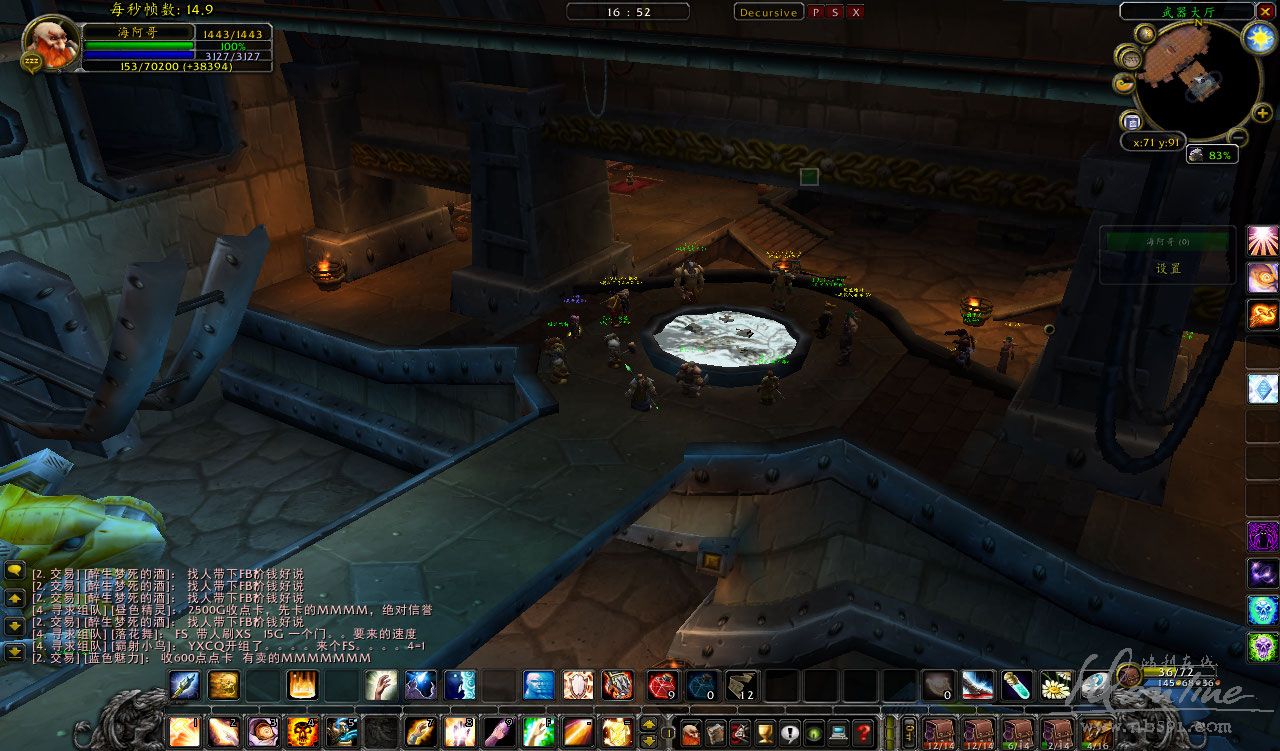Open the character info micro button
1280x751 pixels.
click(x=691, y=732)
